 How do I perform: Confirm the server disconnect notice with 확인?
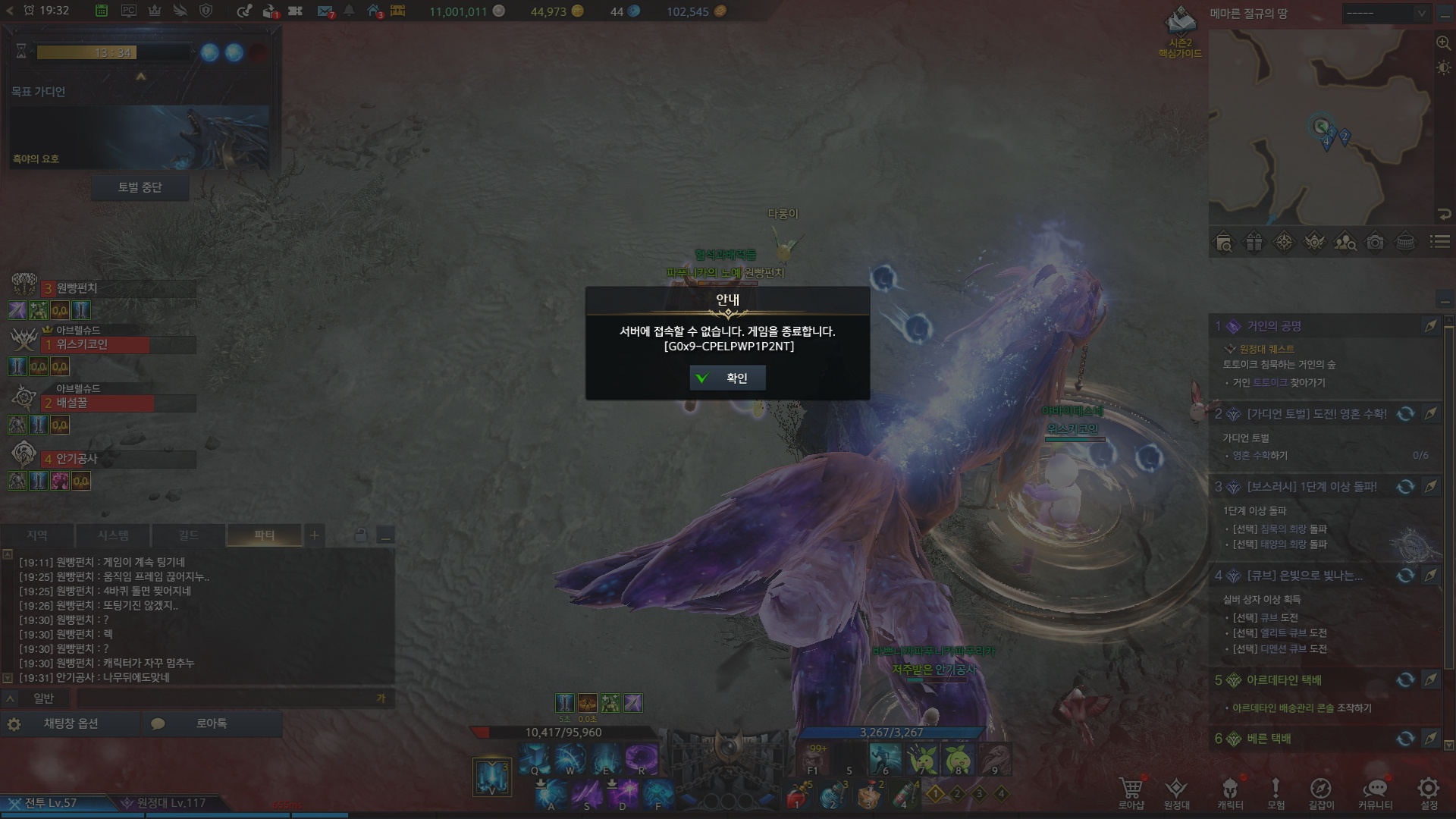point(727,378)
